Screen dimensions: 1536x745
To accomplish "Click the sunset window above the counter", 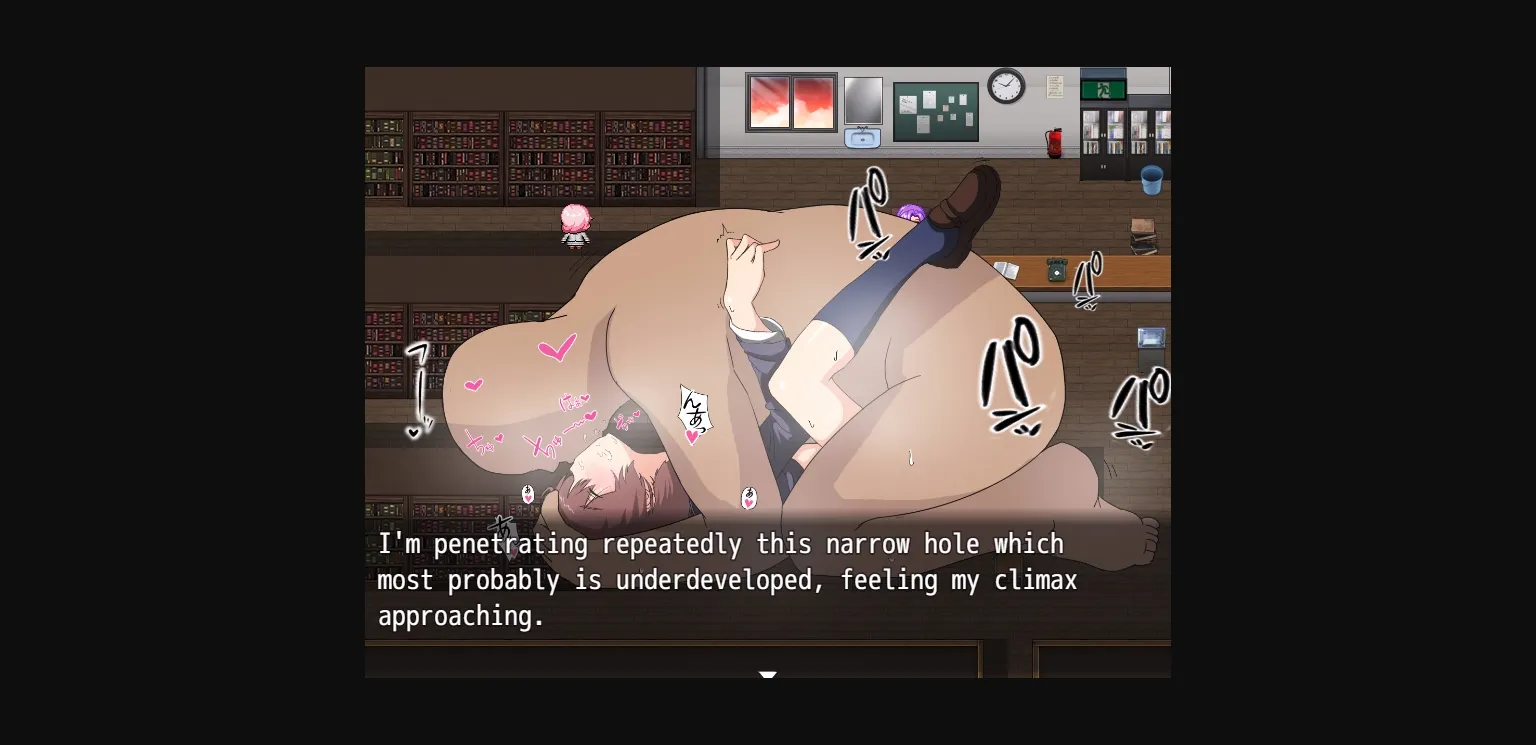I will pos(790,100).
